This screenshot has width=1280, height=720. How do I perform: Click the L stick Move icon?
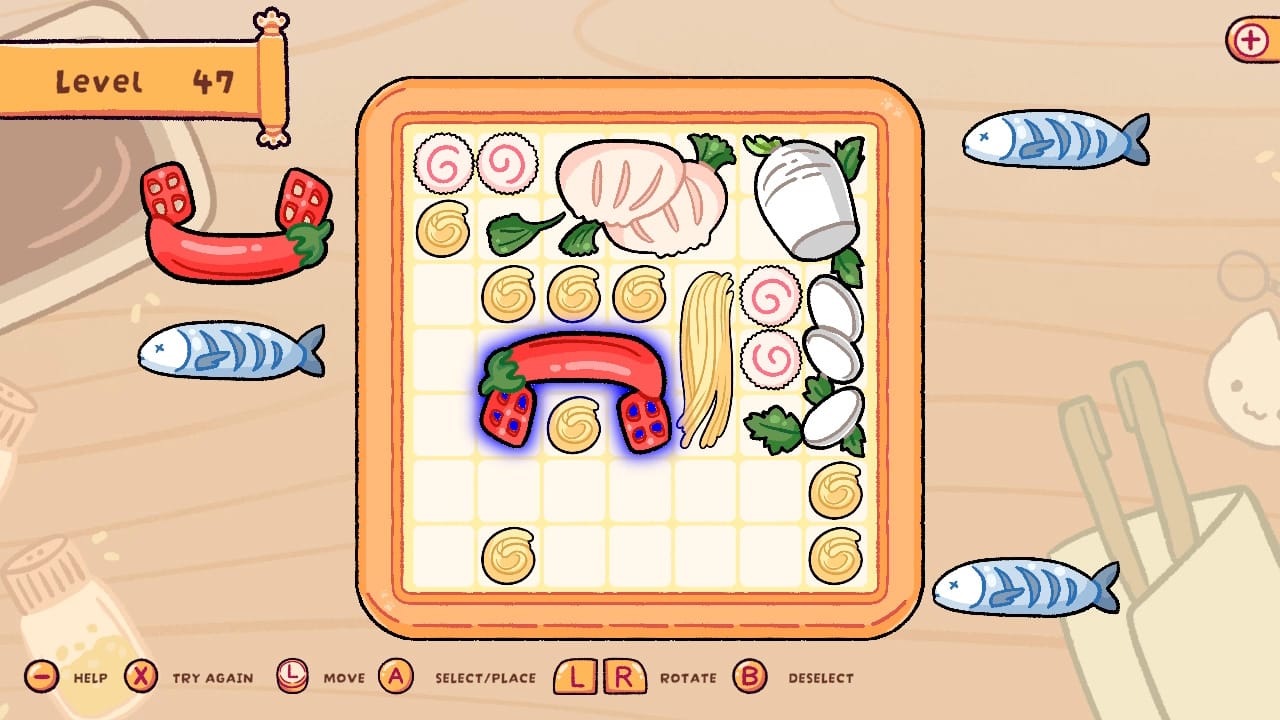[x=295, y=677]
